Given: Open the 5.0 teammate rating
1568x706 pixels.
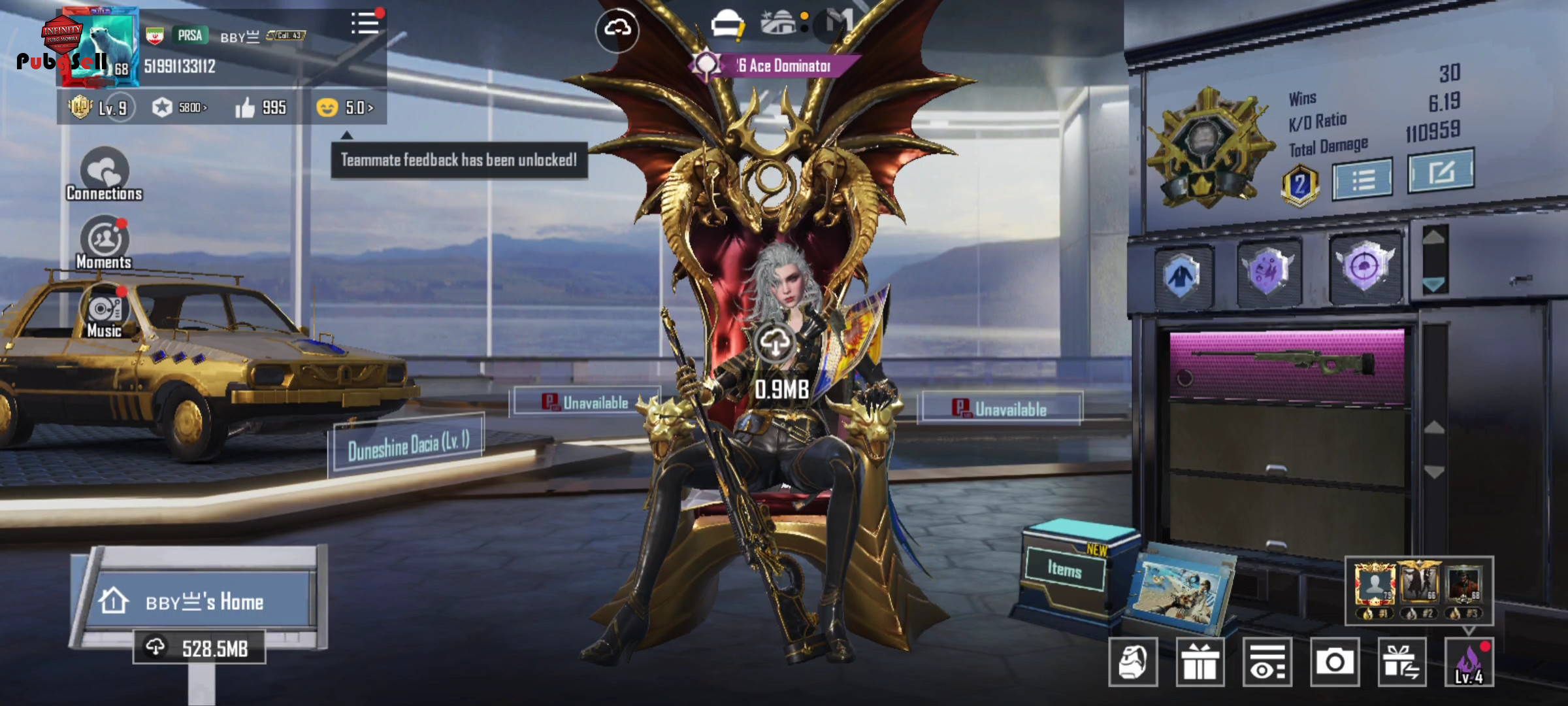Looking at the screenshot, I should [345, 108].
